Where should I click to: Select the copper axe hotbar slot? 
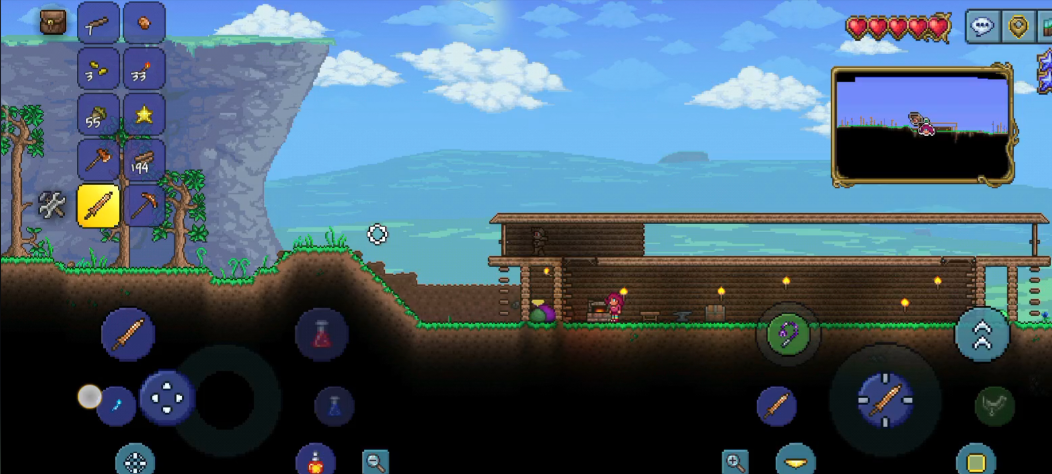point(98,160)
